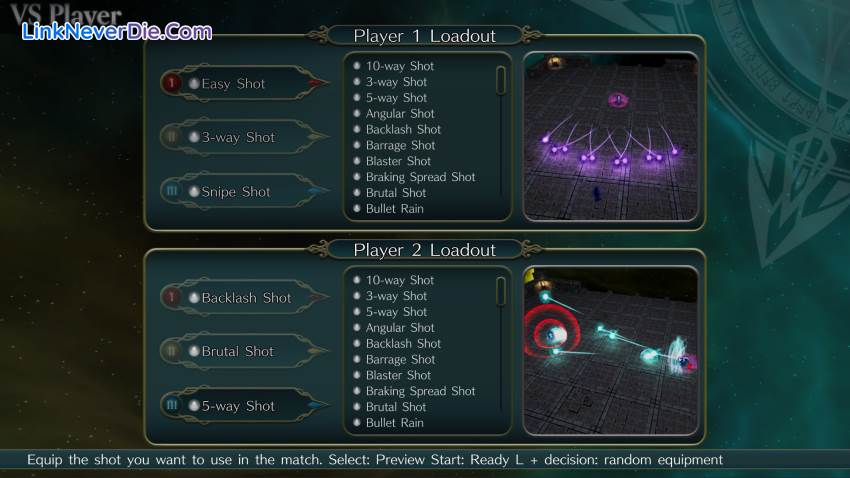Click Player 1's shot list scrollbar
Image resolution: width=850 pixels, height=478 pixels.
pos(501,80)
